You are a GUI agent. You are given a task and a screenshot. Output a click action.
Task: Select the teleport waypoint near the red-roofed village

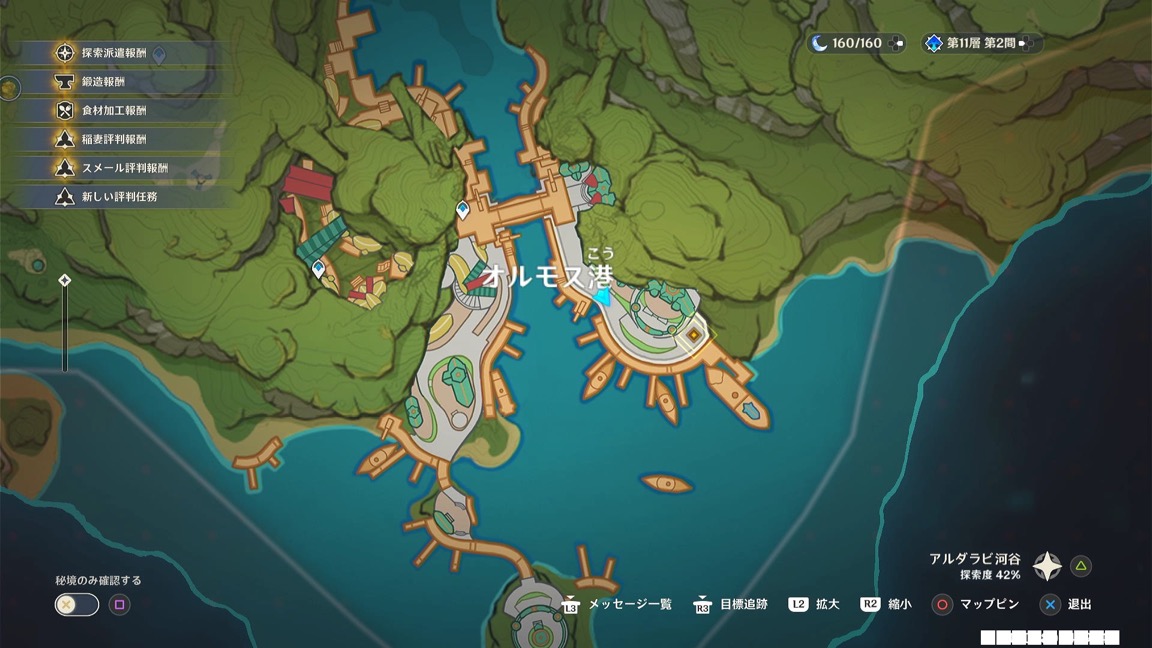pos(319,268)
